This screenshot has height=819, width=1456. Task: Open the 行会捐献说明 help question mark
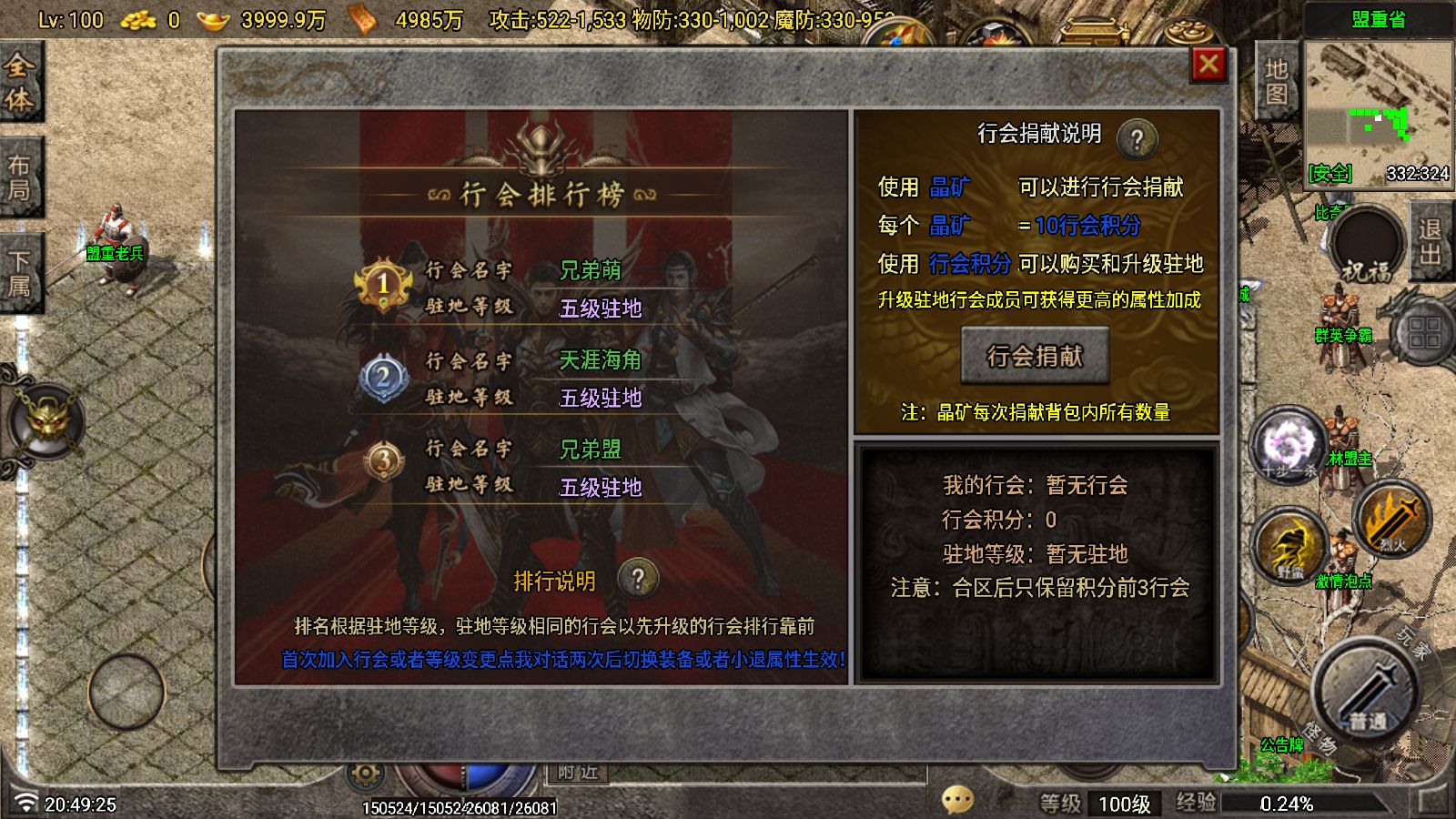[x=1137, y=136]
